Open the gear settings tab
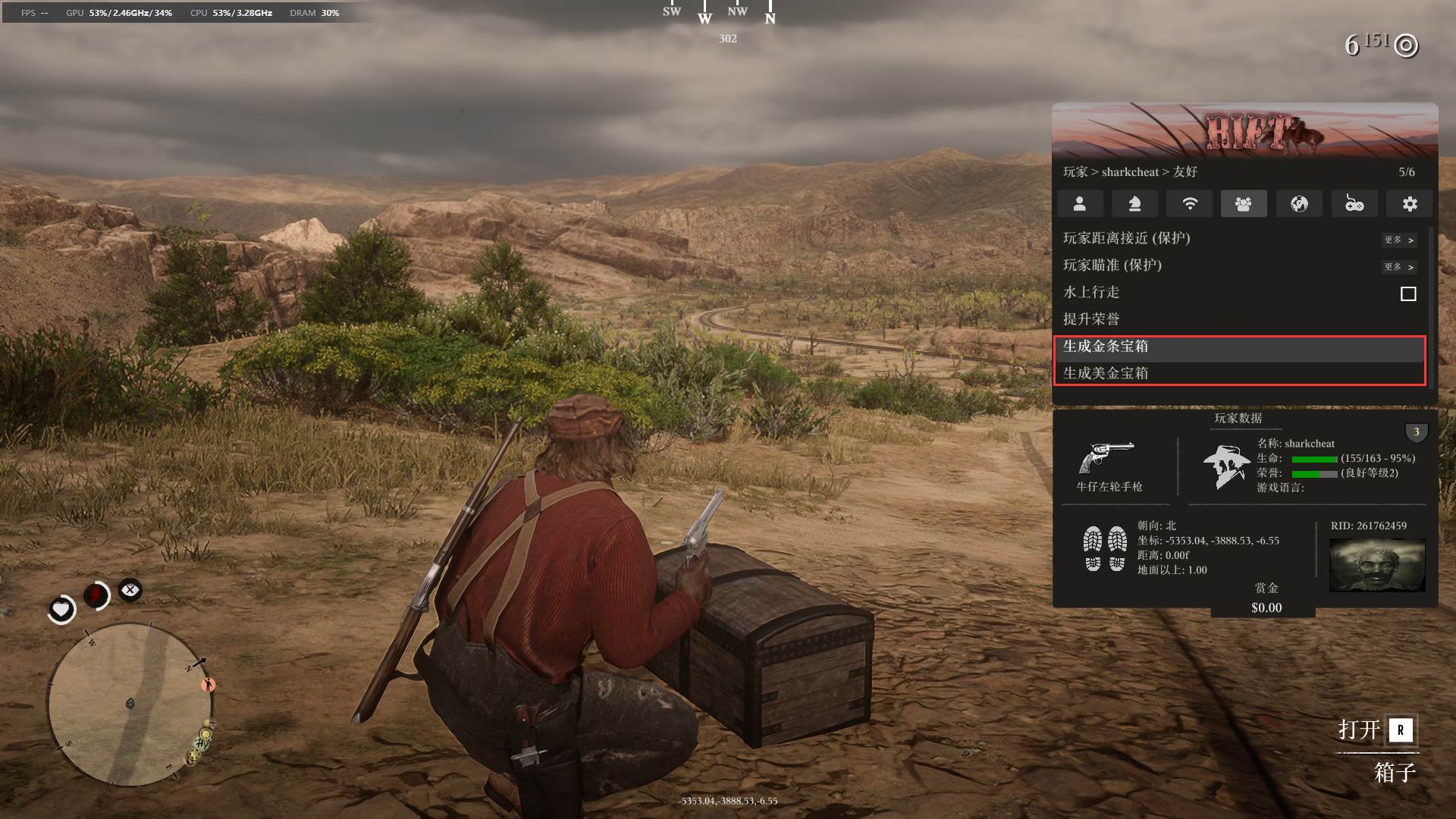 (1409, 204)
